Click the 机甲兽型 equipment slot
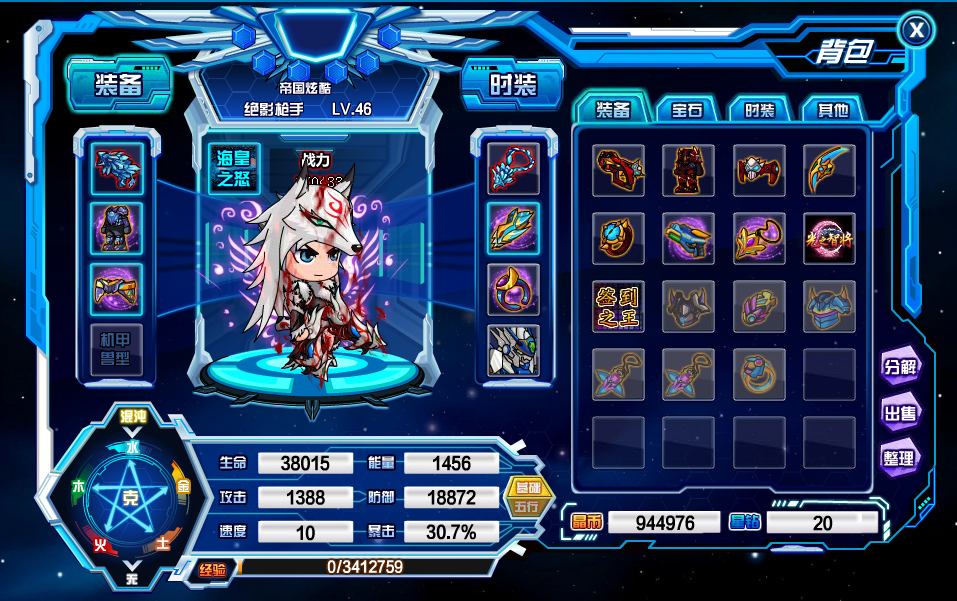 [117, 349]
